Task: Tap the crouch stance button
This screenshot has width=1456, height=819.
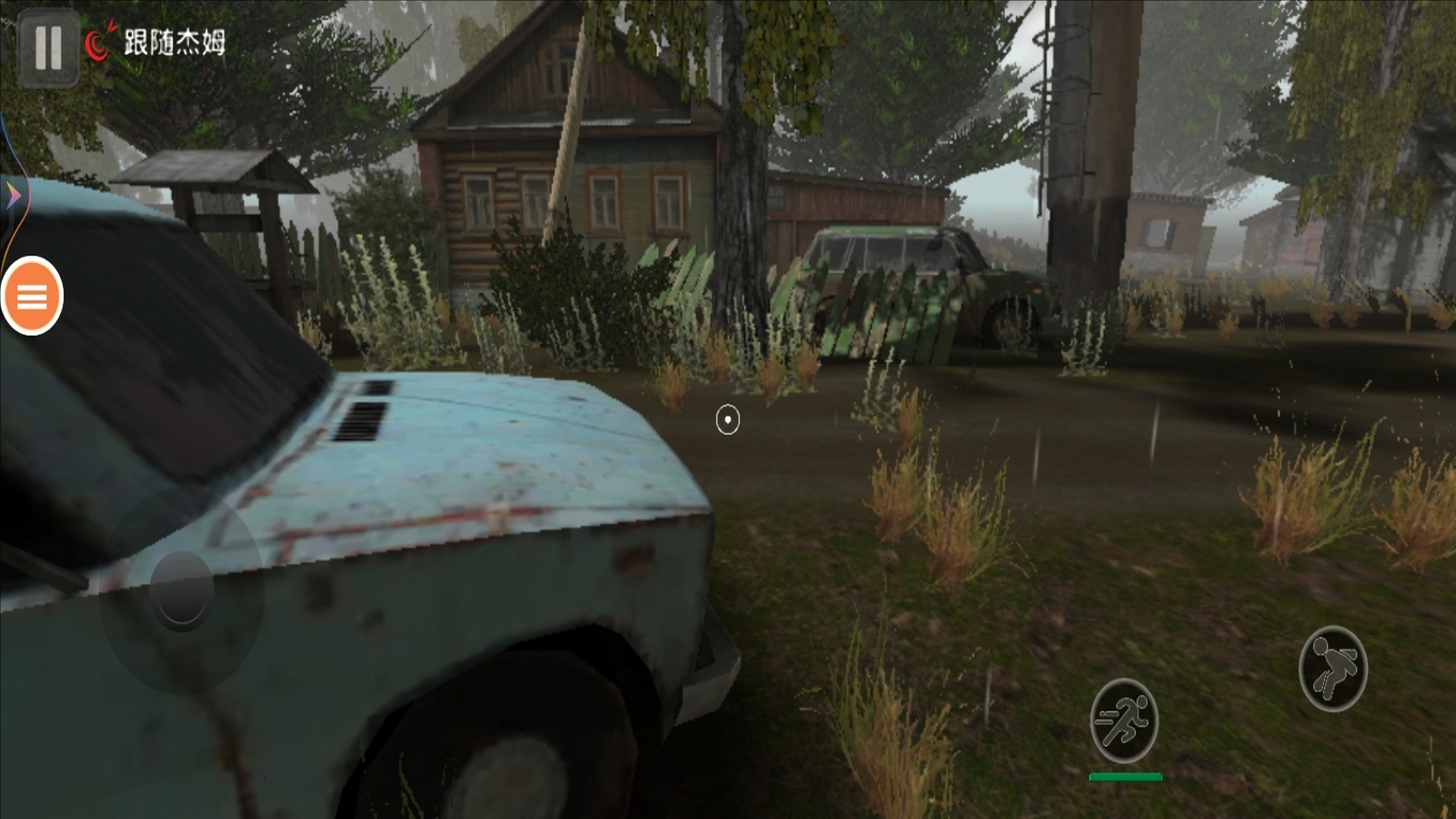Action: pyautogui.click(x=1332, y=668)
